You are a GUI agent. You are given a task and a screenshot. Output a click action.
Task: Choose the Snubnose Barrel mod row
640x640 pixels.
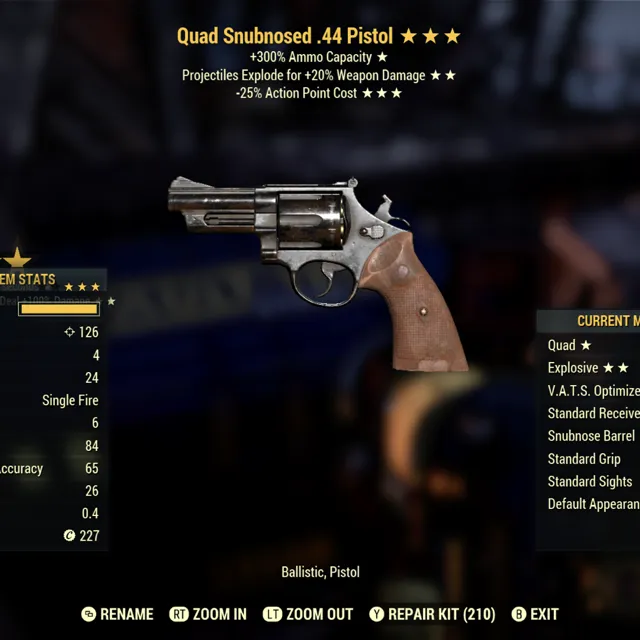591,436
